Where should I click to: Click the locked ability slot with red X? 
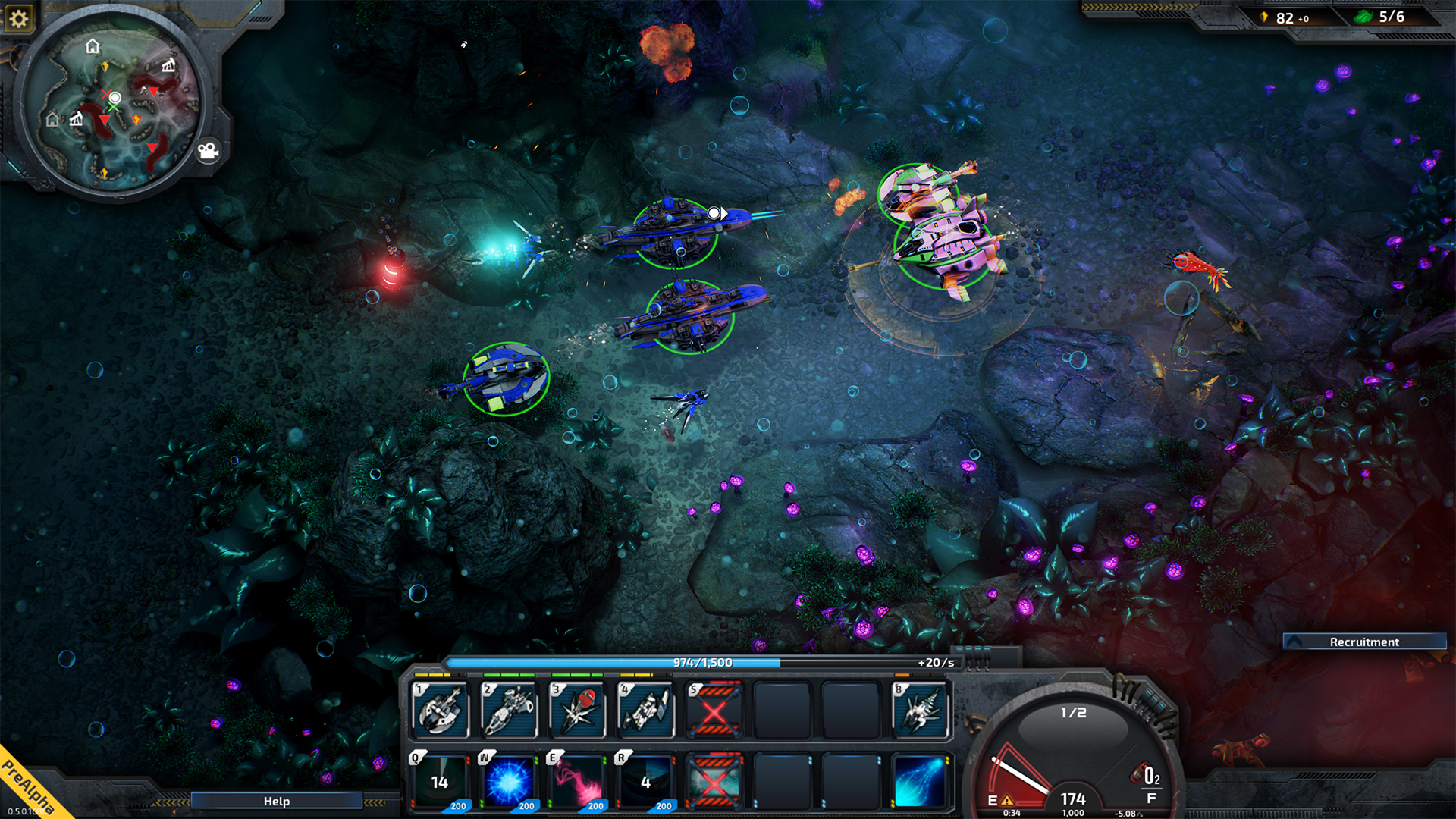715,710
